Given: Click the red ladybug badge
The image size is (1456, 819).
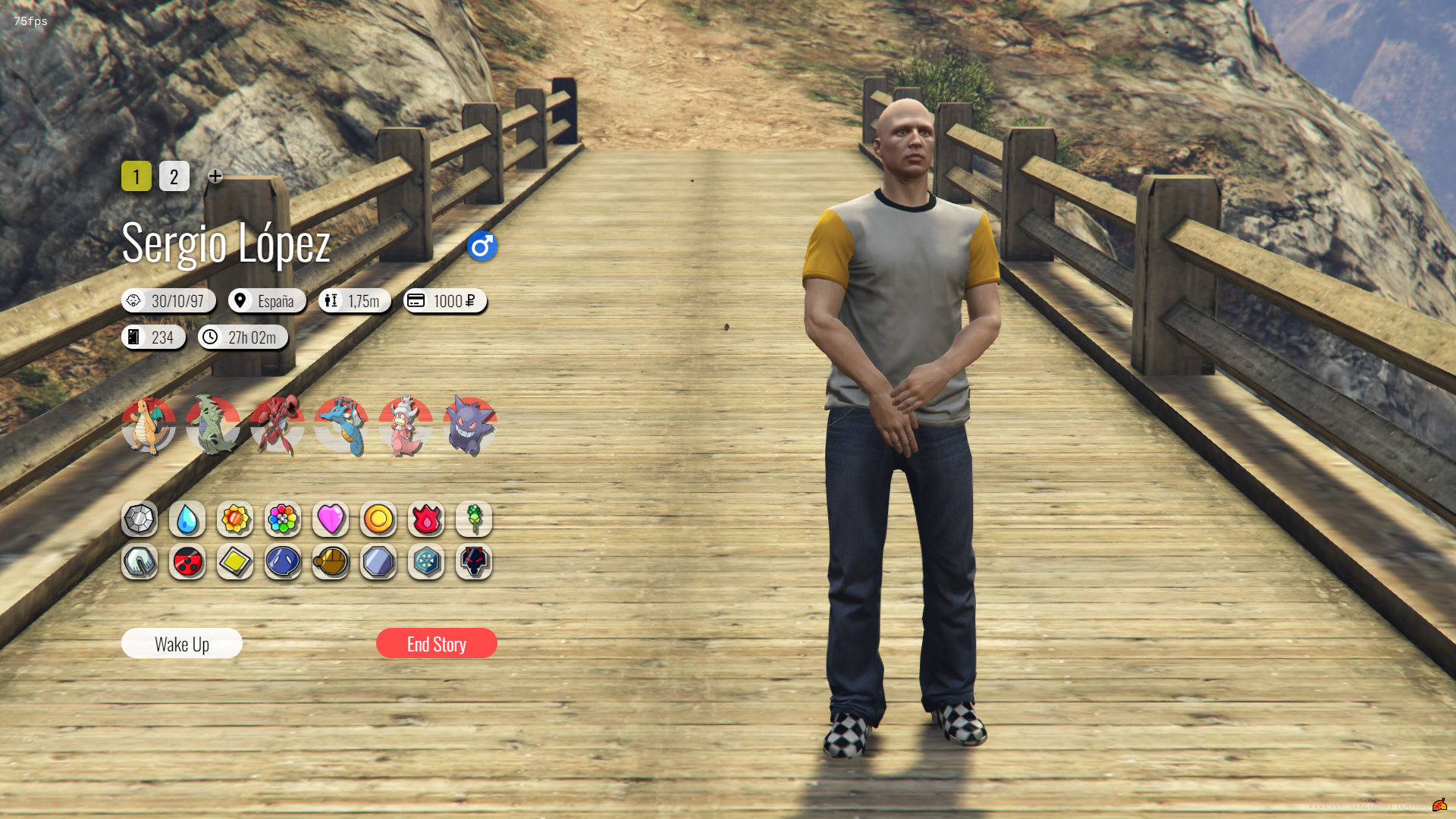Looking at the screenshot, I should [x=187, y=562].
